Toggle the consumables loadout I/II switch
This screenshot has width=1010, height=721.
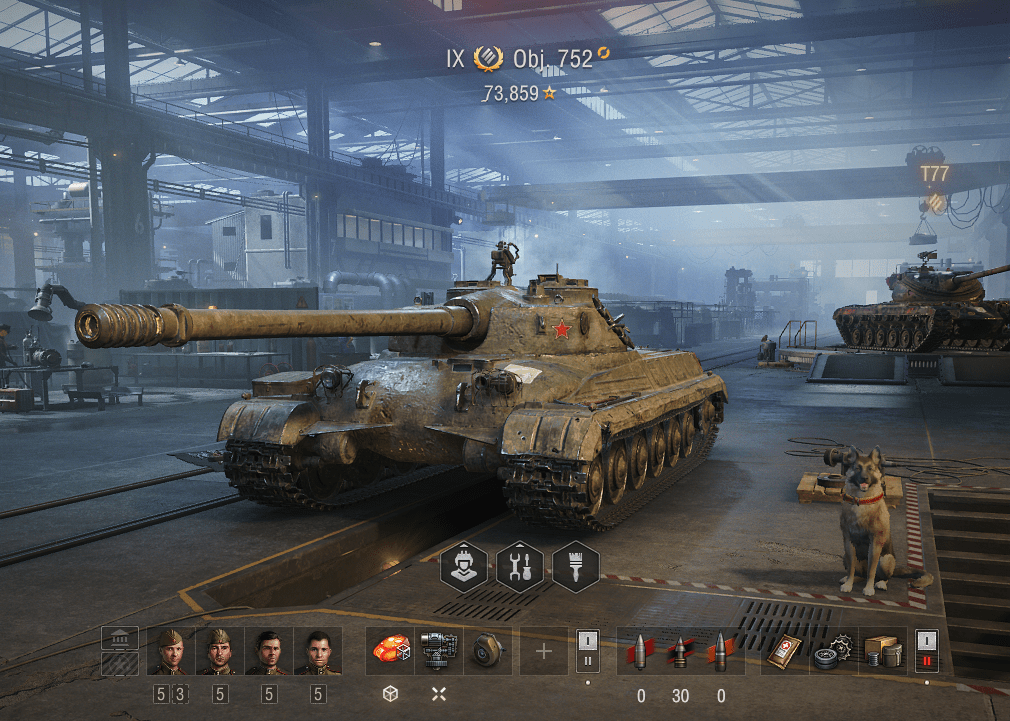928,652
